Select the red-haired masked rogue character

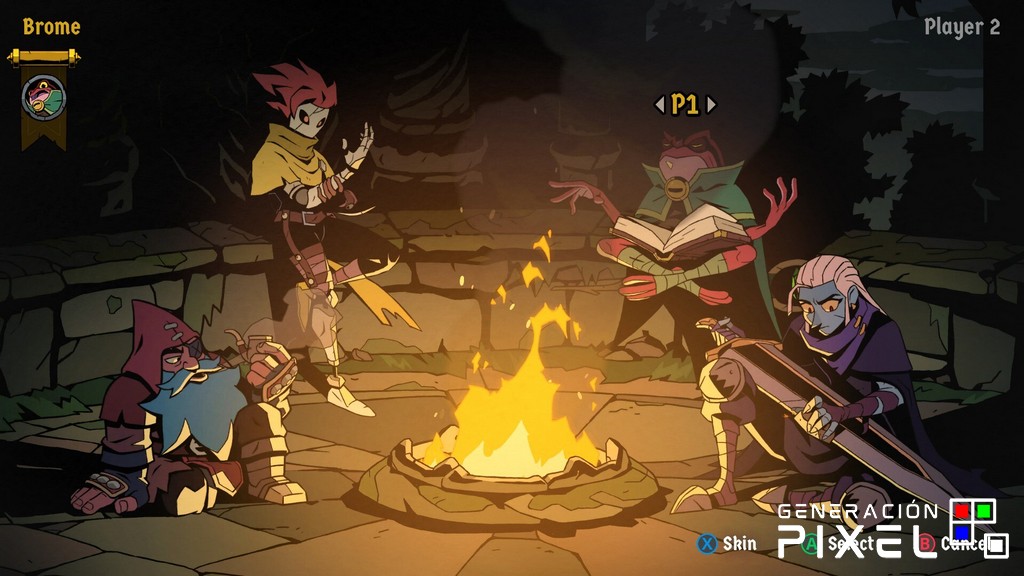312,200
